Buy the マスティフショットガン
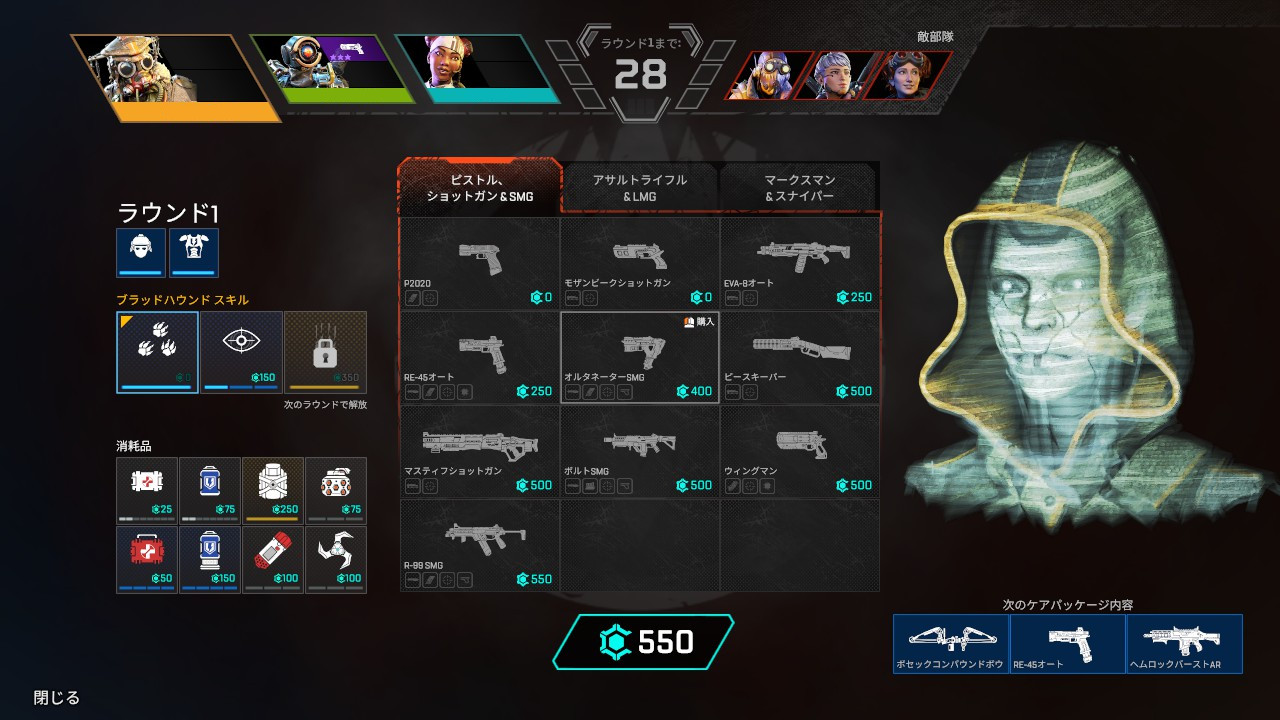This screenshot has height=720, width=1280. [x=480, y=452]
